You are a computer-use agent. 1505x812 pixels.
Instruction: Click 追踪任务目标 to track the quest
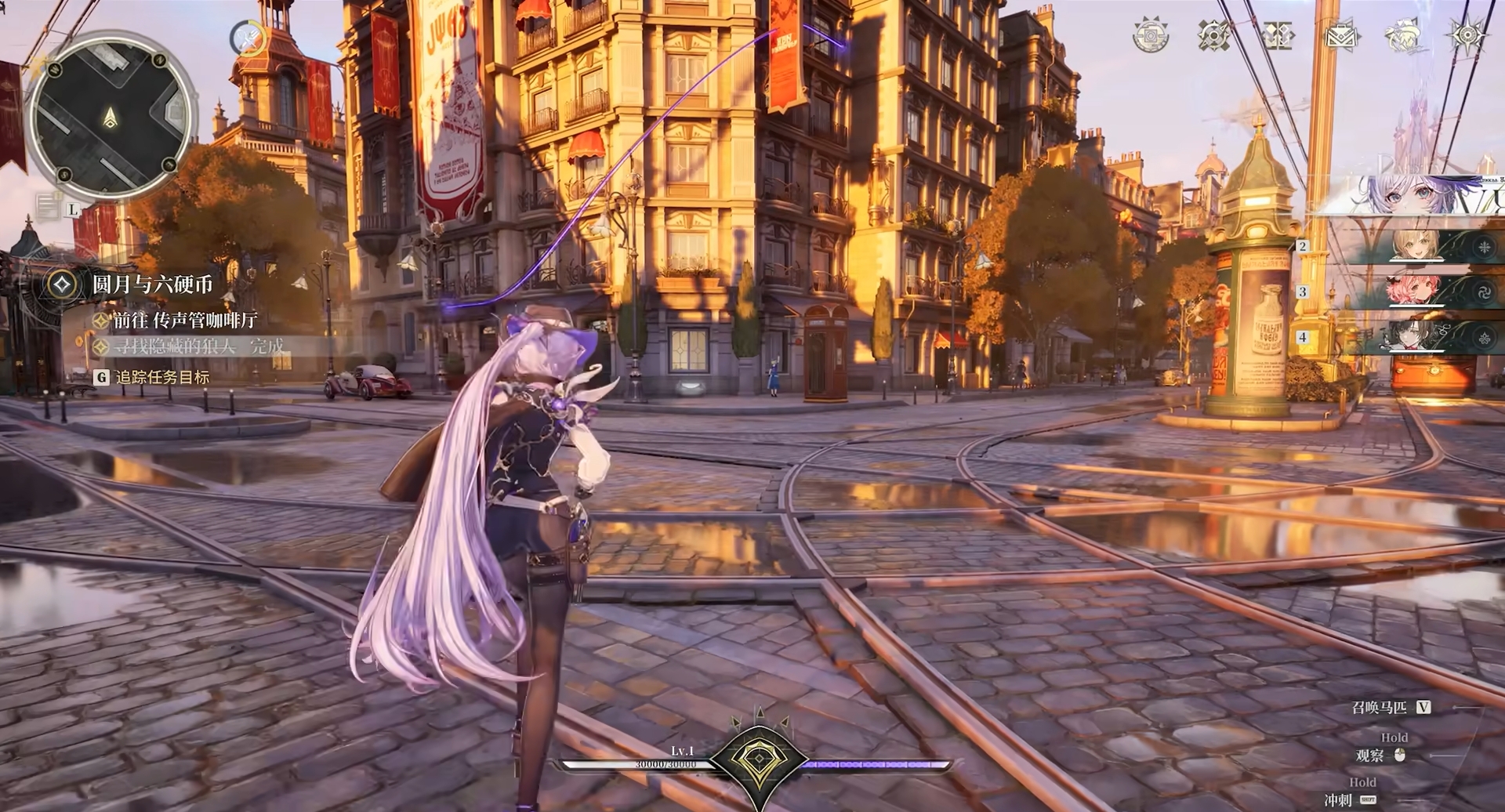click(x=162, y=377)
